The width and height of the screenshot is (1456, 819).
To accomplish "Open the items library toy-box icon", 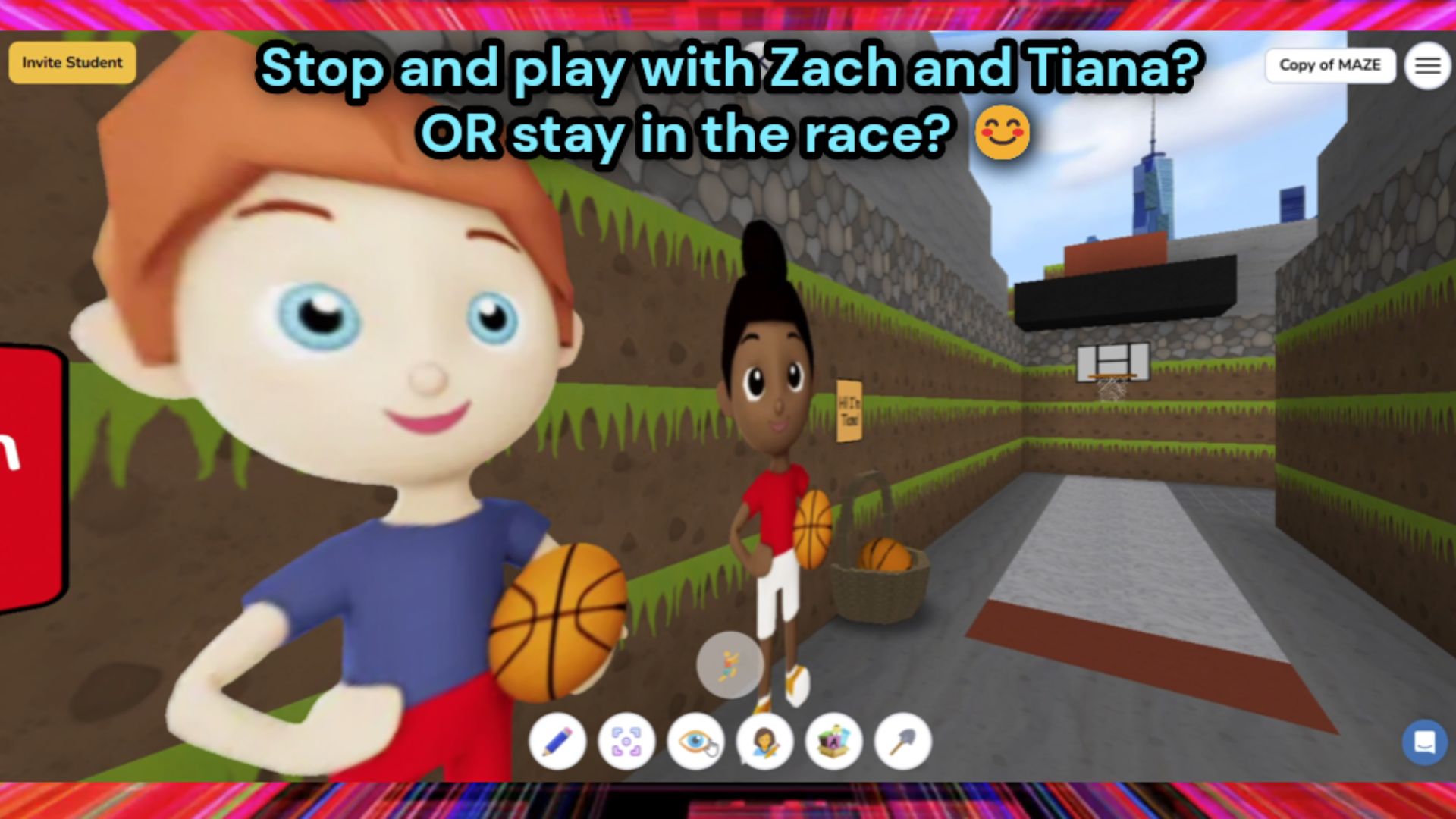I will pos(833,742).
